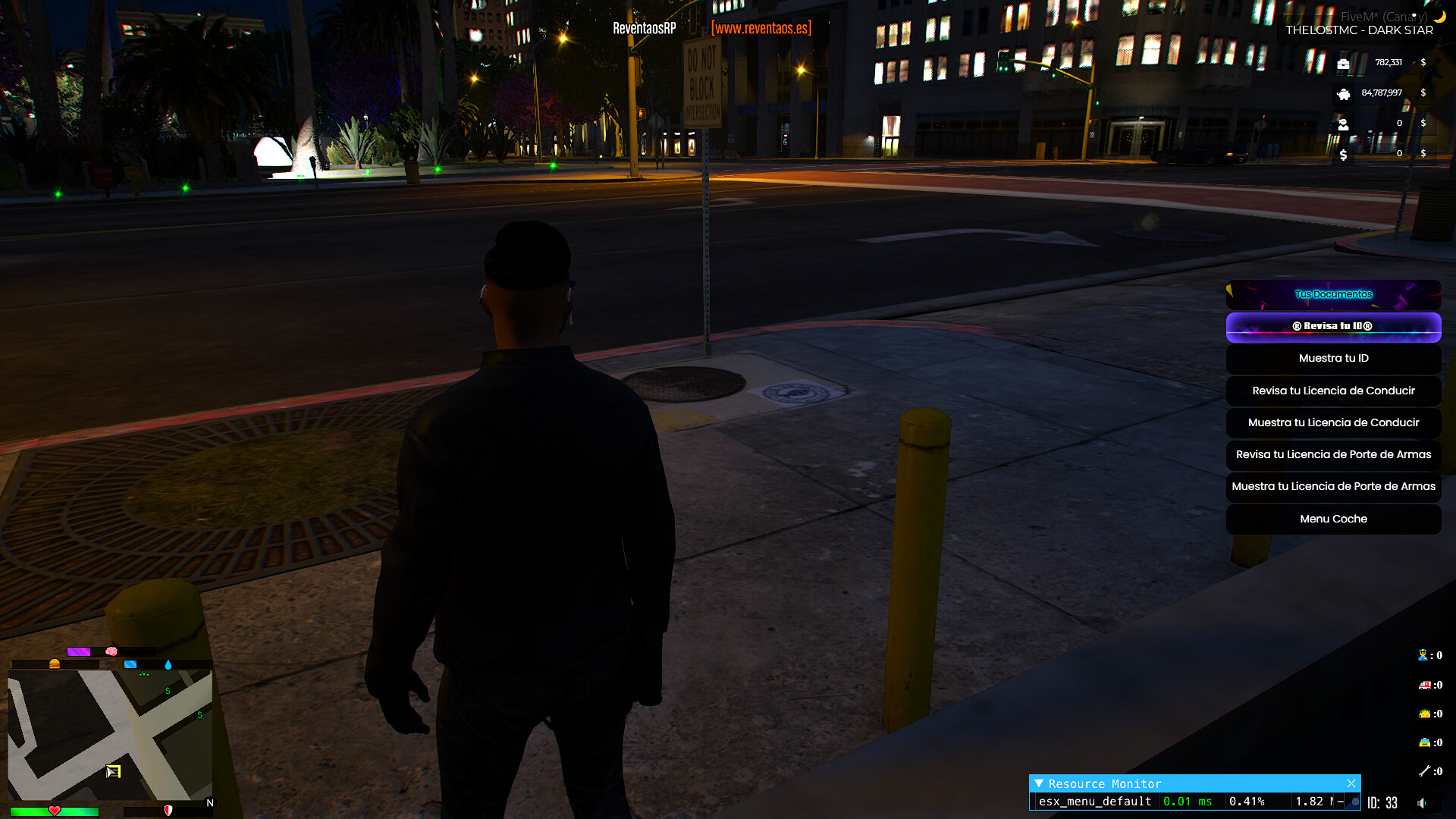Choose Muestra tu ID option

click(x=1333, y=359)
